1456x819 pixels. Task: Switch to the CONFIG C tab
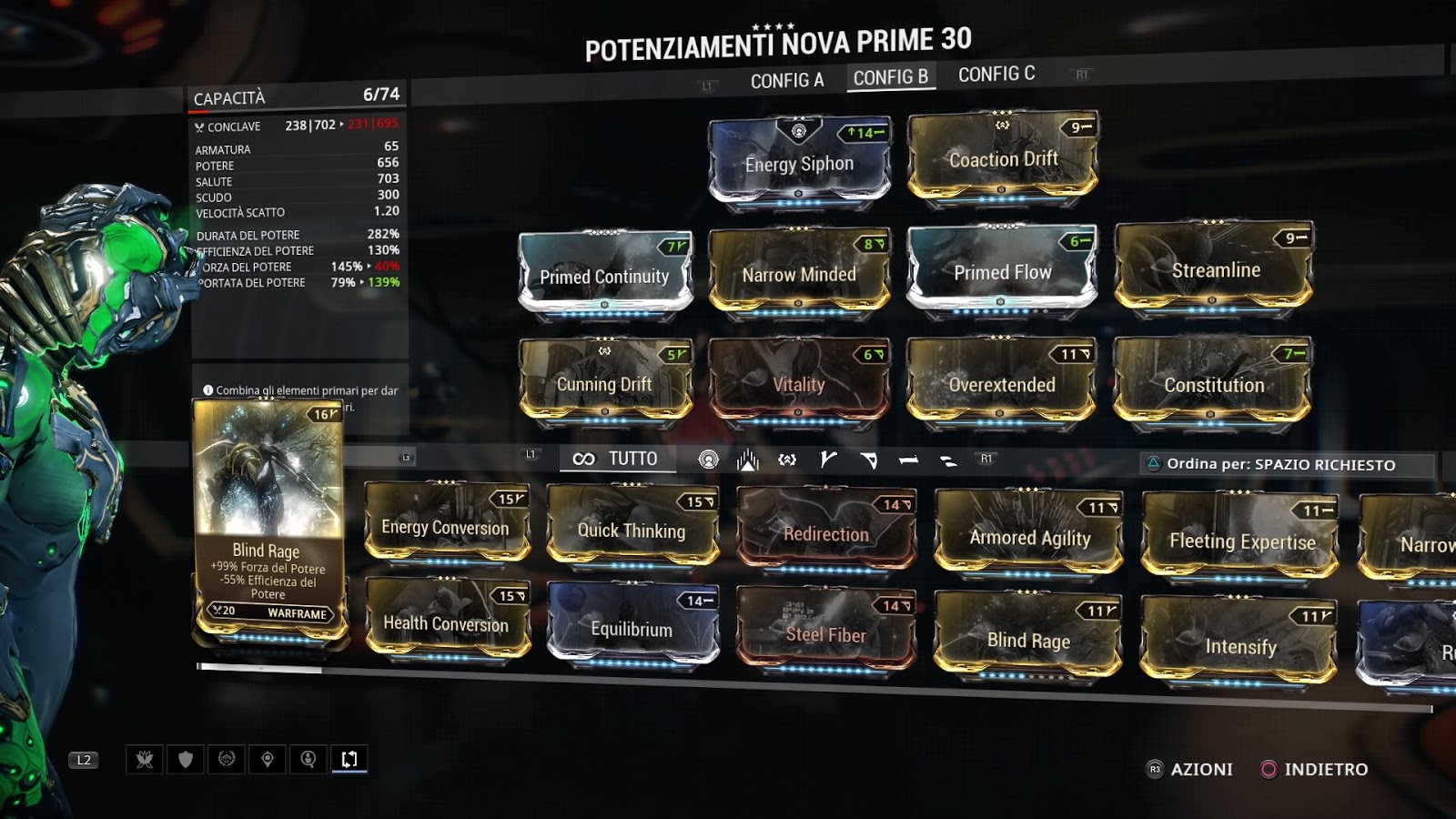pos(998,74)
